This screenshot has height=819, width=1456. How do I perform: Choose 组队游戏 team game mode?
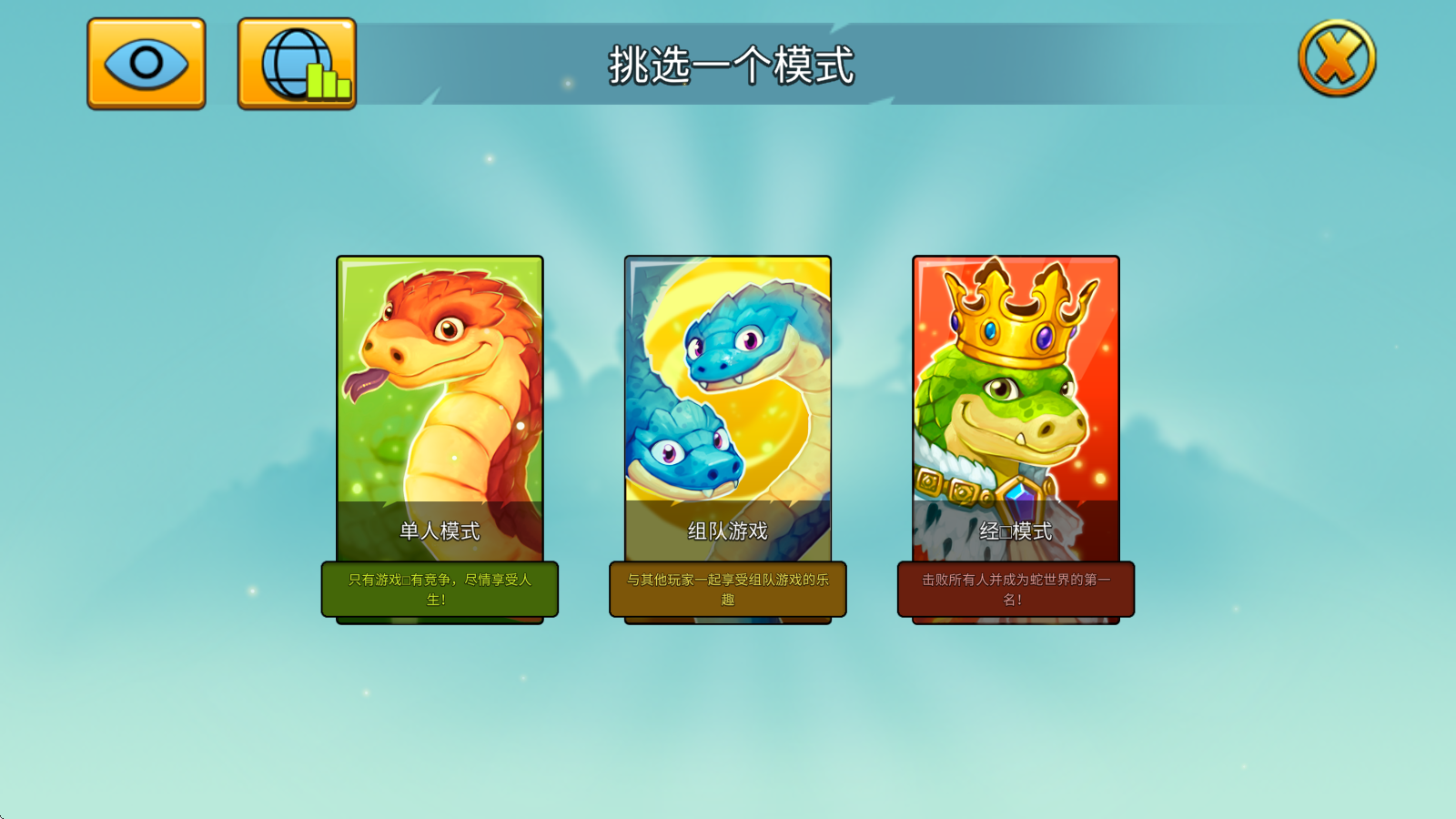[728, 528]
